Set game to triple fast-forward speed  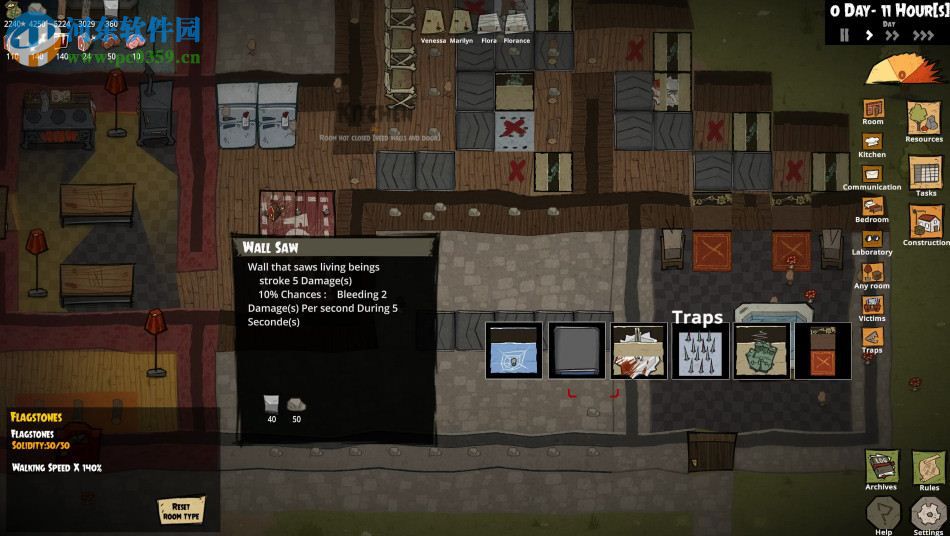pyautogui.click(x=924, y=35)
